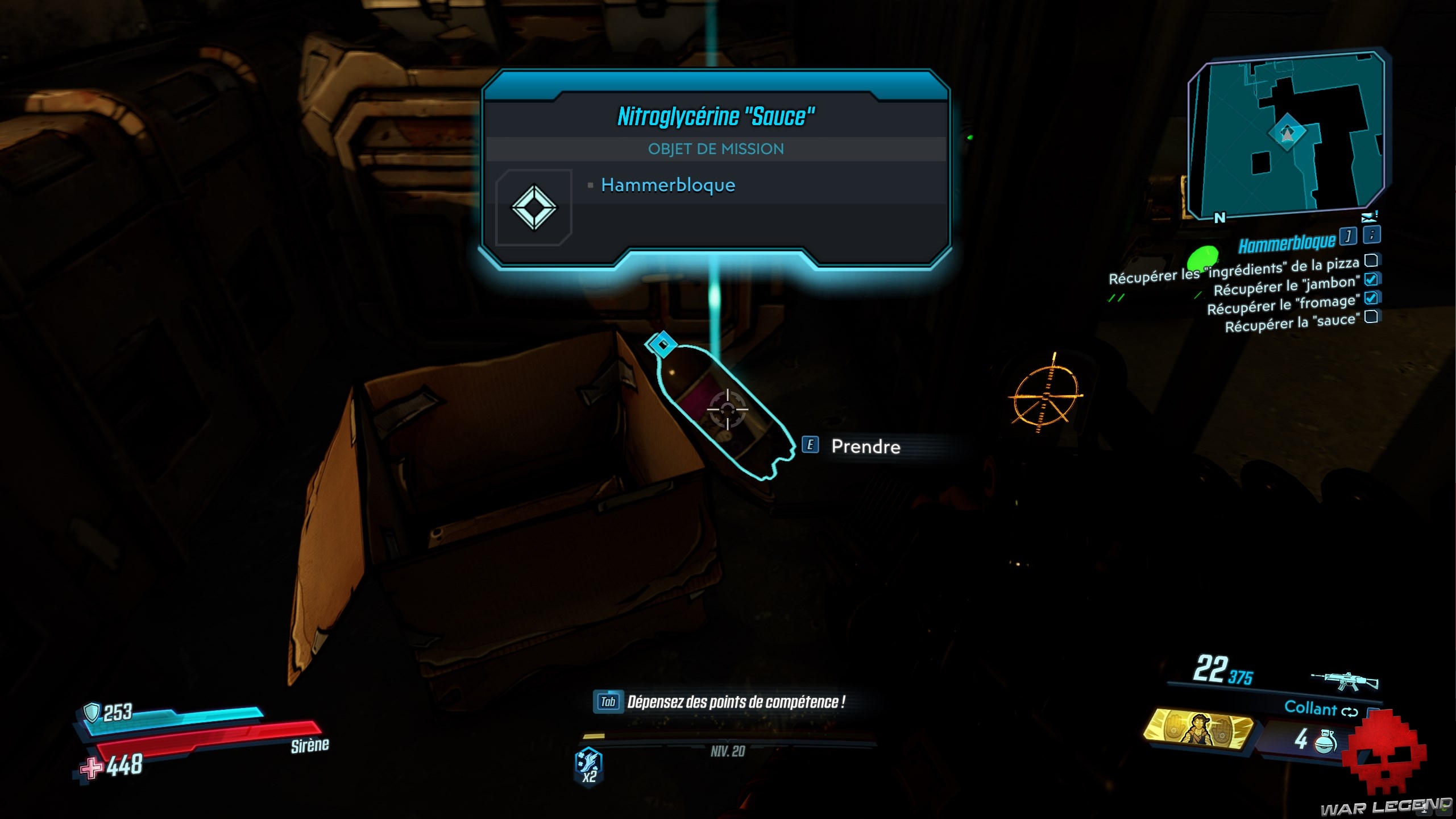Click the Collant weapon mode switch icon
1456x819 pixels.
1349,712
